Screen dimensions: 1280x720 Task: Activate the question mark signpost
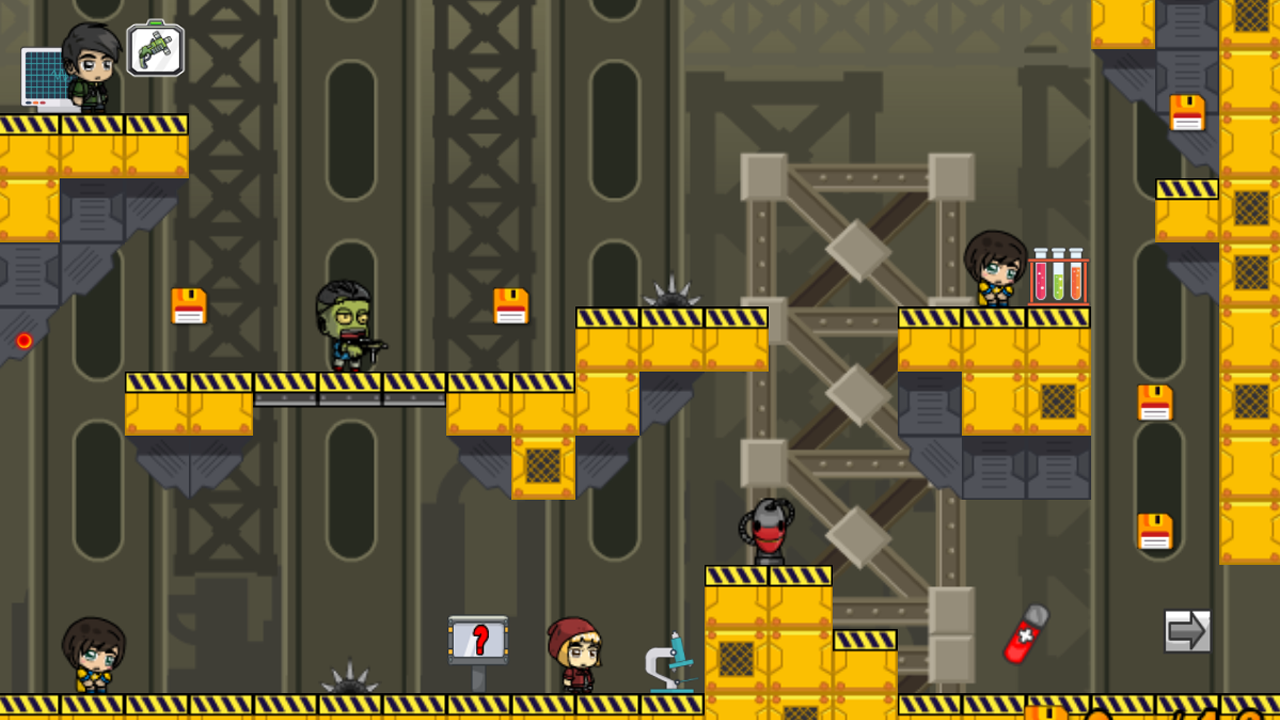(477, 637)
